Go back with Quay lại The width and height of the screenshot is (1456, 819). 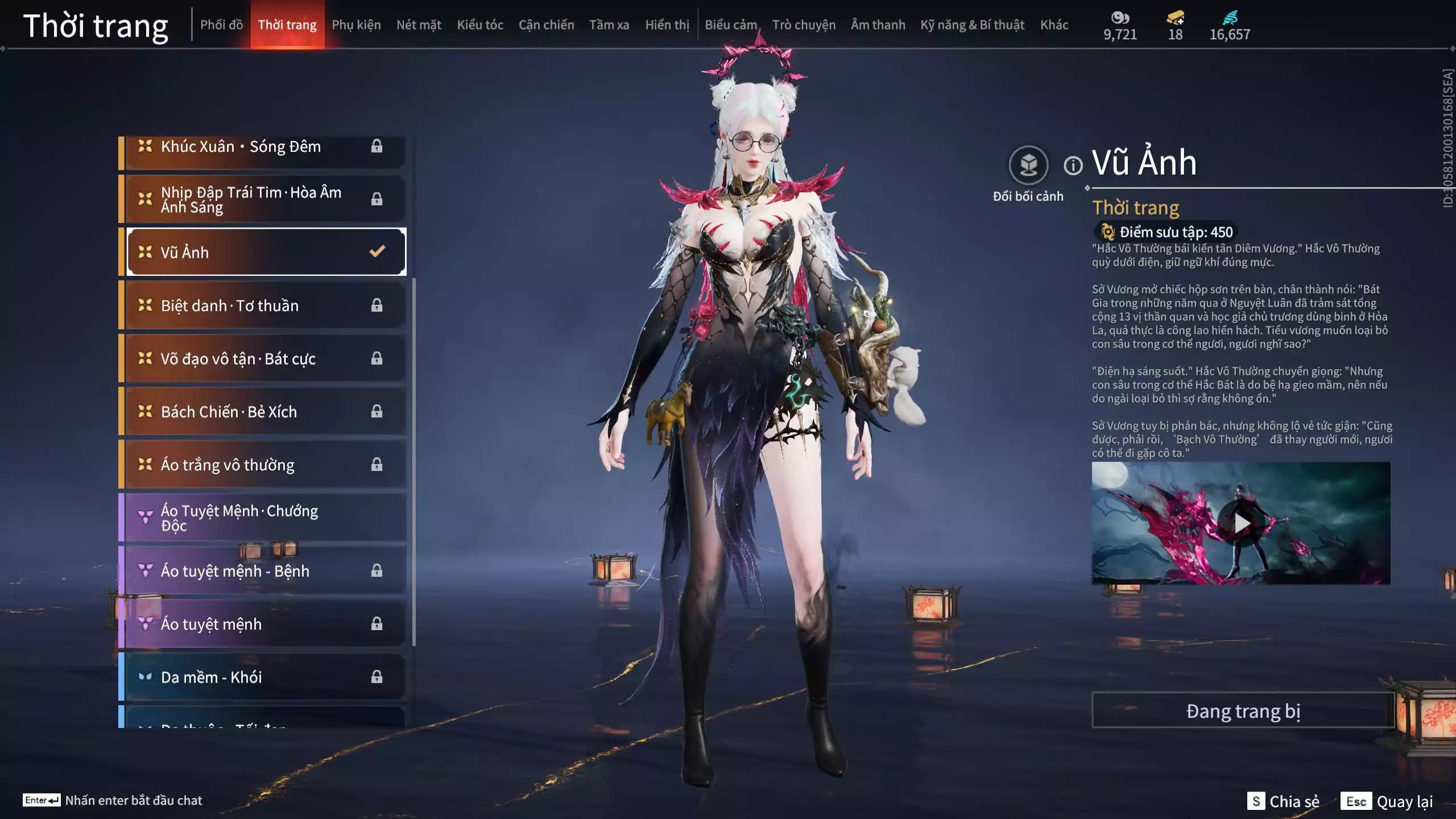pos(1387,801)
